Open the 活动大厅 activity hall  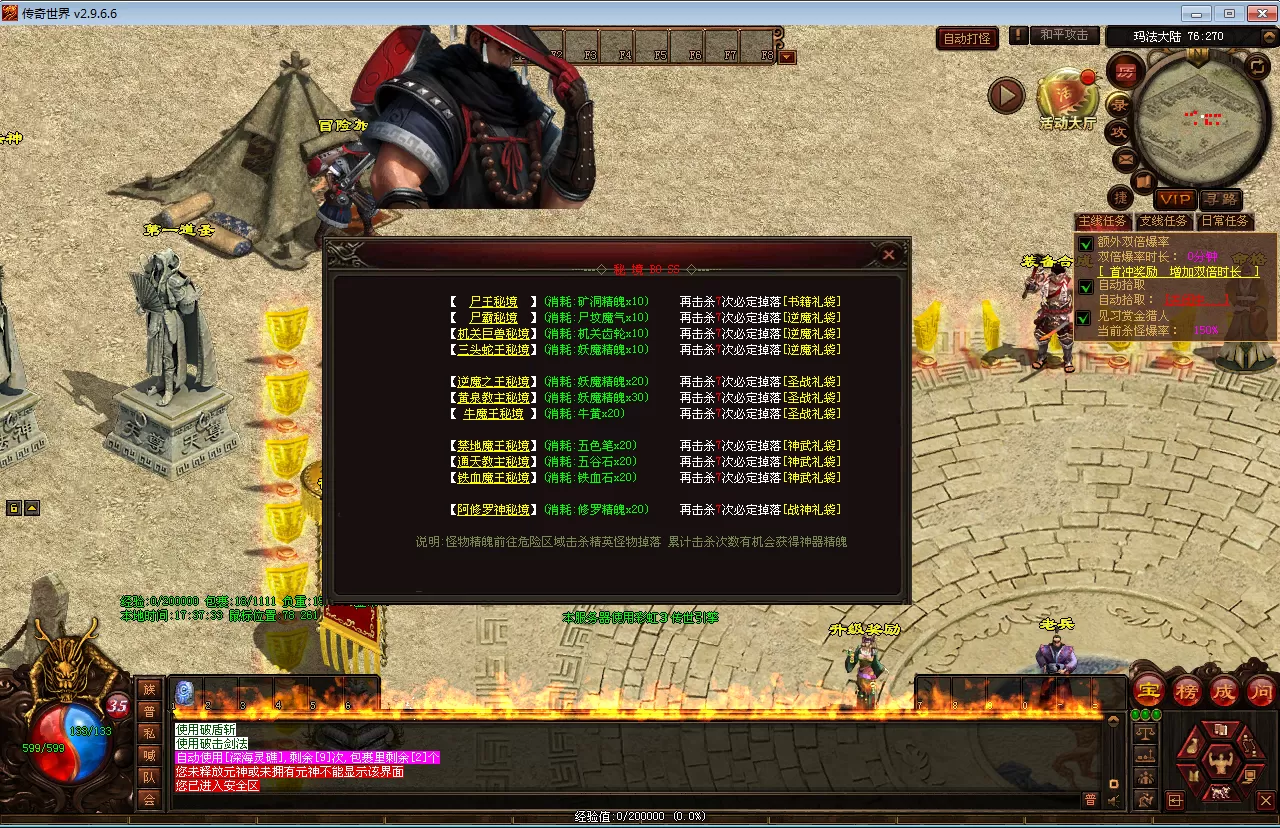coord(1067,99)
